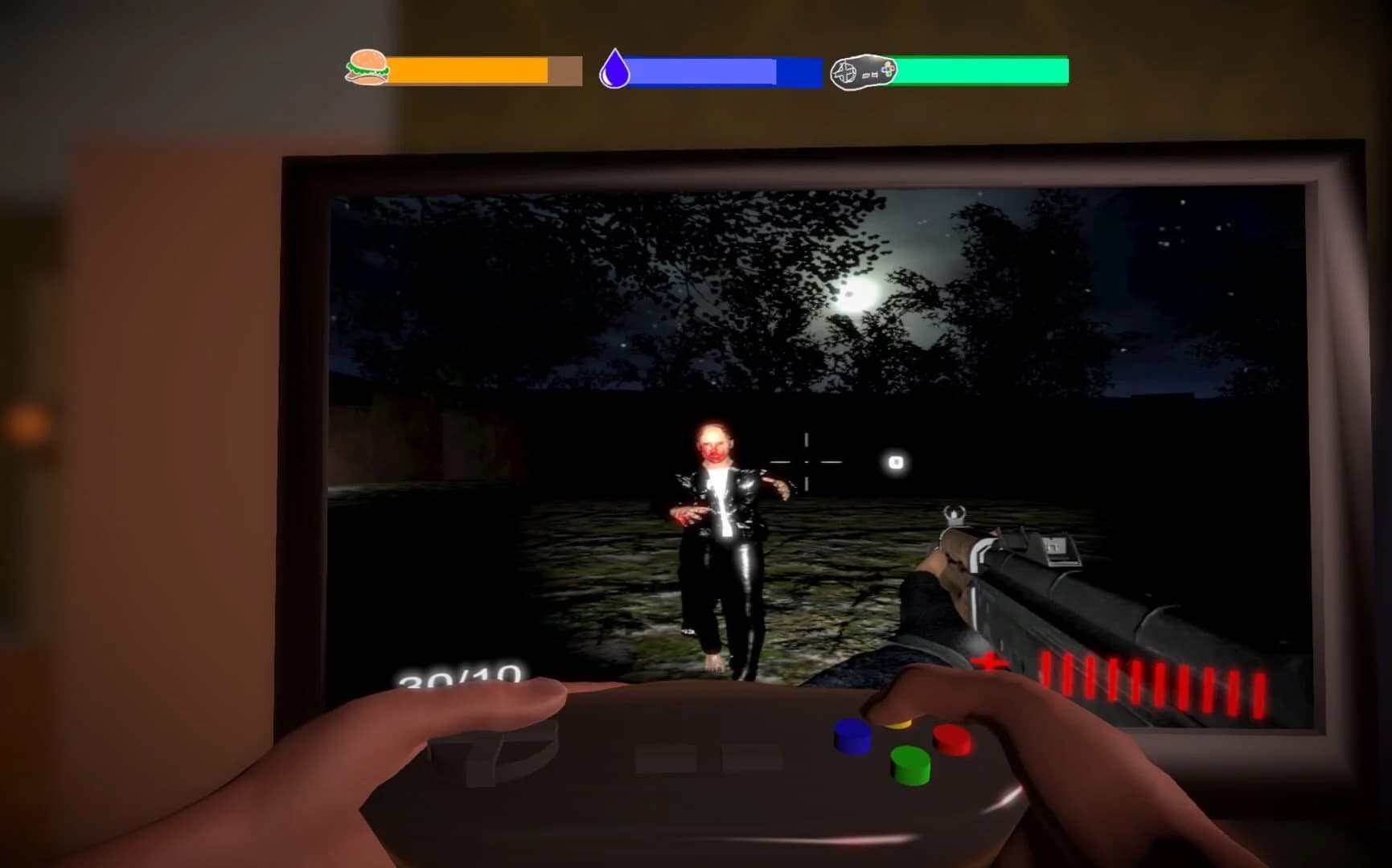Select the white pickup marker beside the crosshair
Screen dimensions: 1392x868
click(x=893, y=463)
